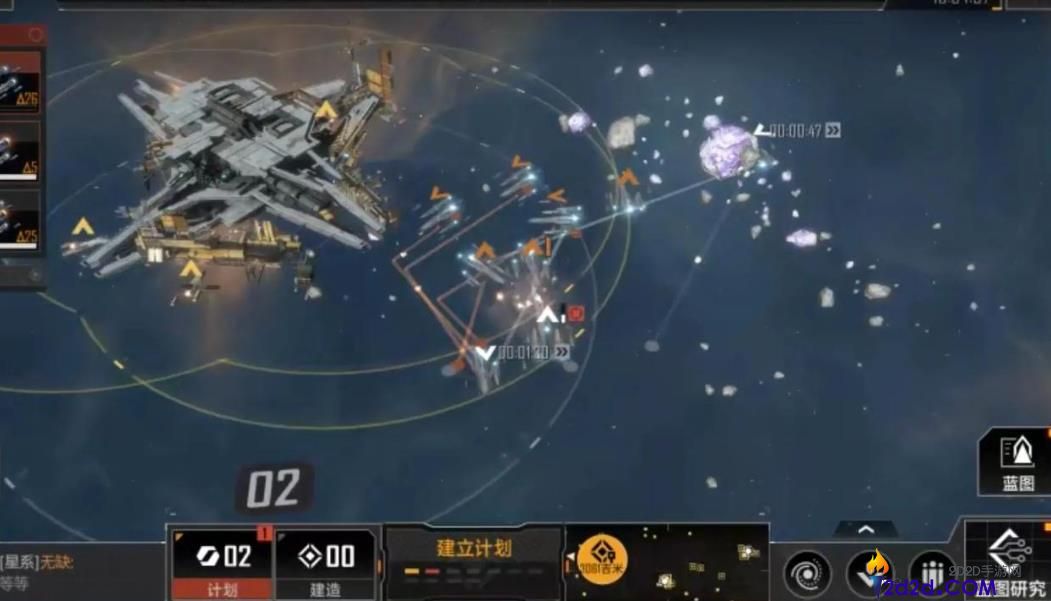The image size is (1051, 601).
Task: Open the 蓝图 blueprint menu
Action: [1017, 461]
